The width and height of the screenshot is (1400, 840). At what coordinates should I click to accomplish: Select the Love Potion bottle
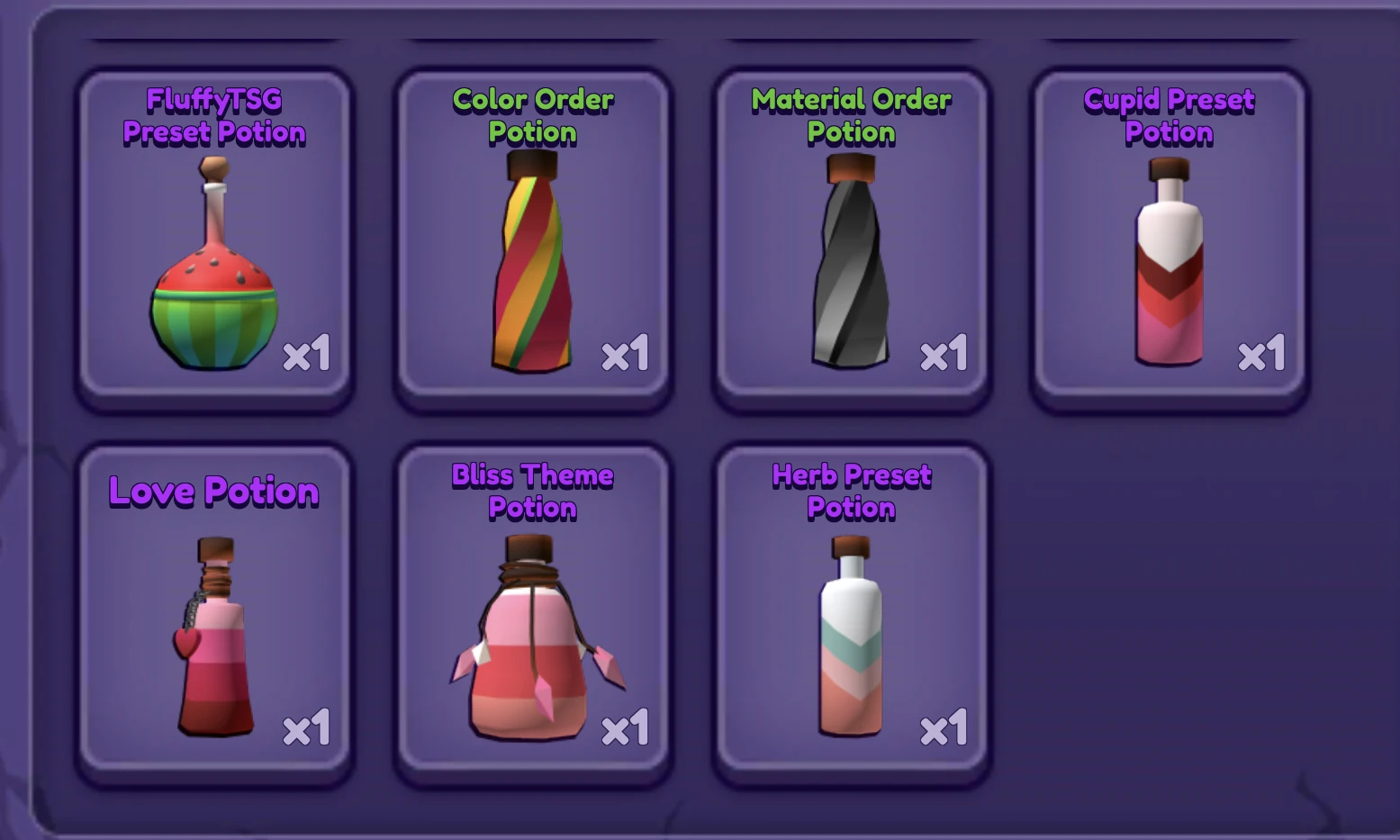(213, 639)
